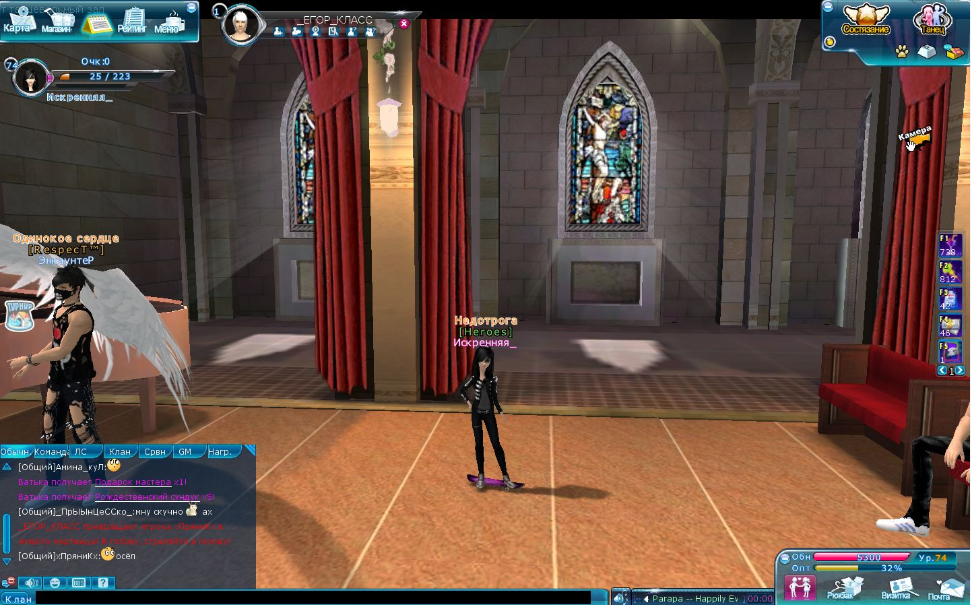Open the Танец dance button
Viewport: 971px width, 605px height.
pyautogui.click(x=933, y=19)
